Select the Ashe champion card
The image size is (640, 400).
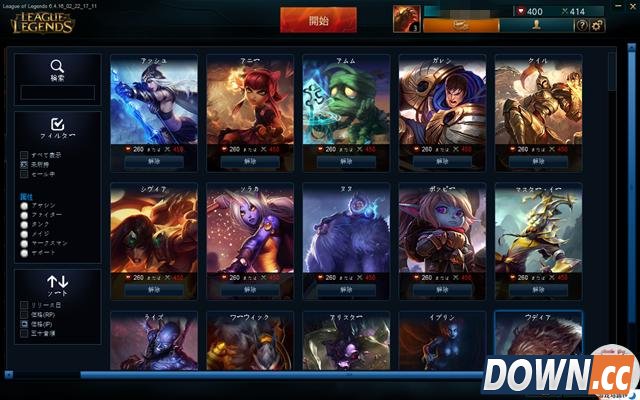pos(153,101)
